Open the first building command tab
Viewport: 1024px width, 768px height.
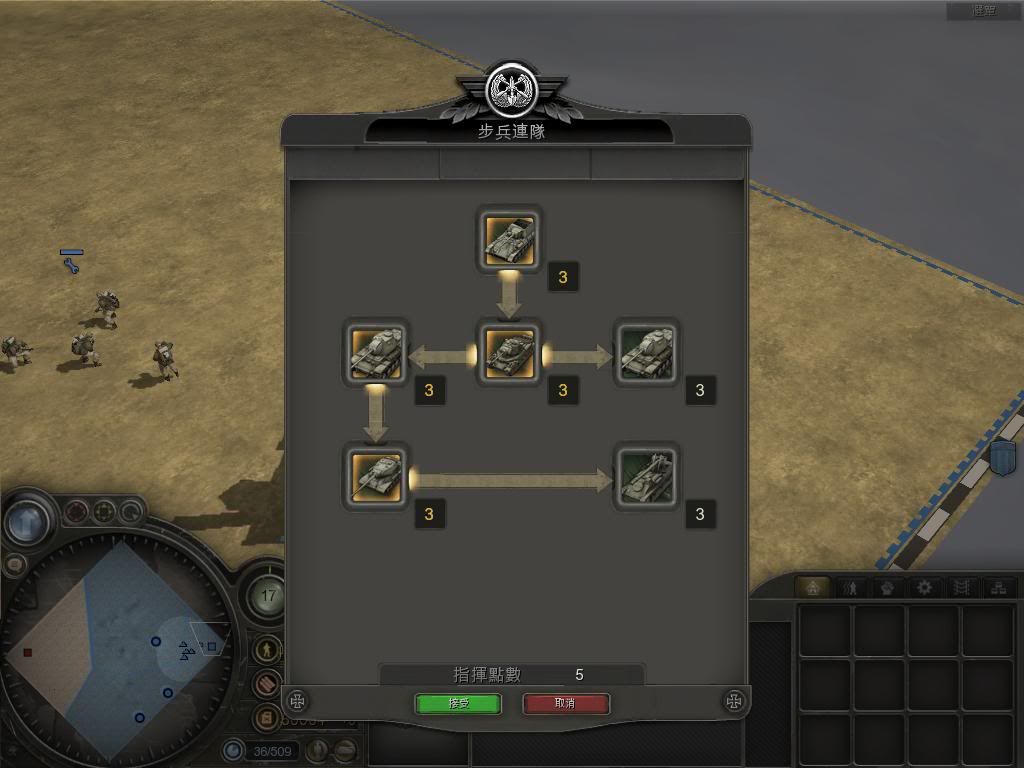click(814, 588)
